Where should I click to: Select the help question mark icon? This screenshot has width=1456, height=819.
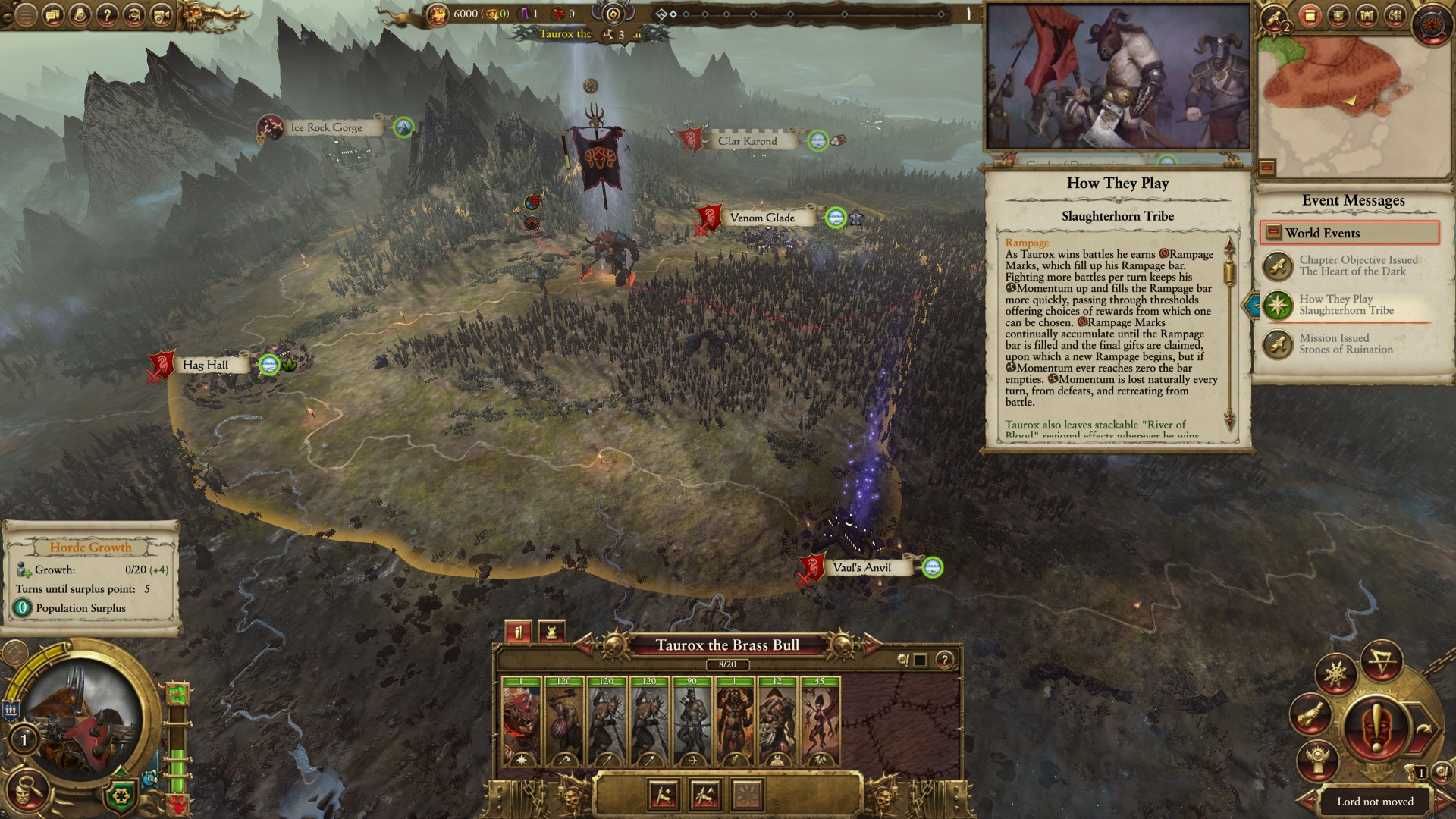pos(107,15)
